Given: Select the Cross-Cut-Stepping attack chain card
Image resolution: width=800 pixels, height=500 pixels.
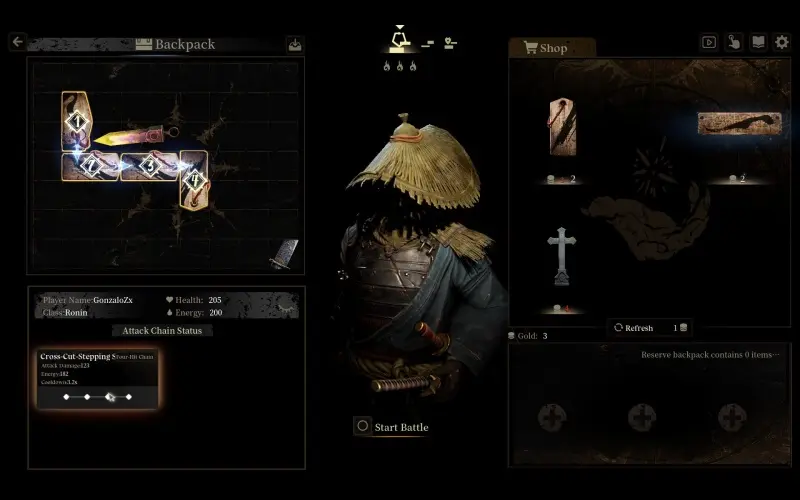Looking at the screenshot, I should (98, 380).
